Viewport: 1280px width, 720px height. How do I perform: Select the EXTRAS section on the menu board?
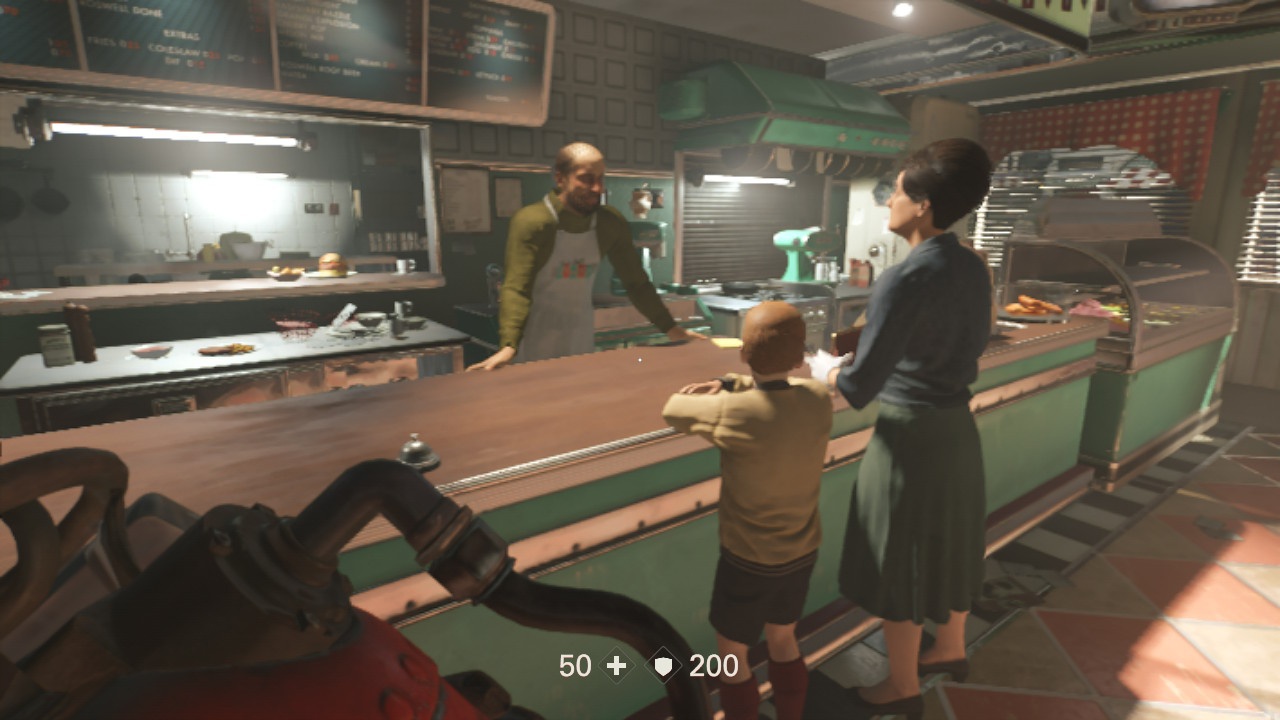pyautogui.click(x=182, y=32)
